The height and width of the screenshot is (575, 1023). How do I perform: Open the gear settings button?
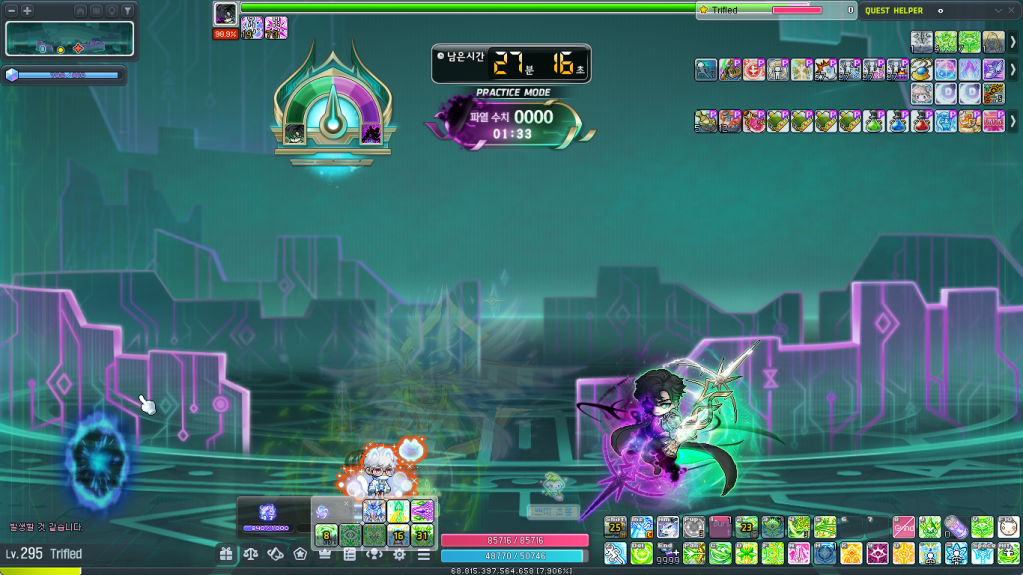point(399,553)
